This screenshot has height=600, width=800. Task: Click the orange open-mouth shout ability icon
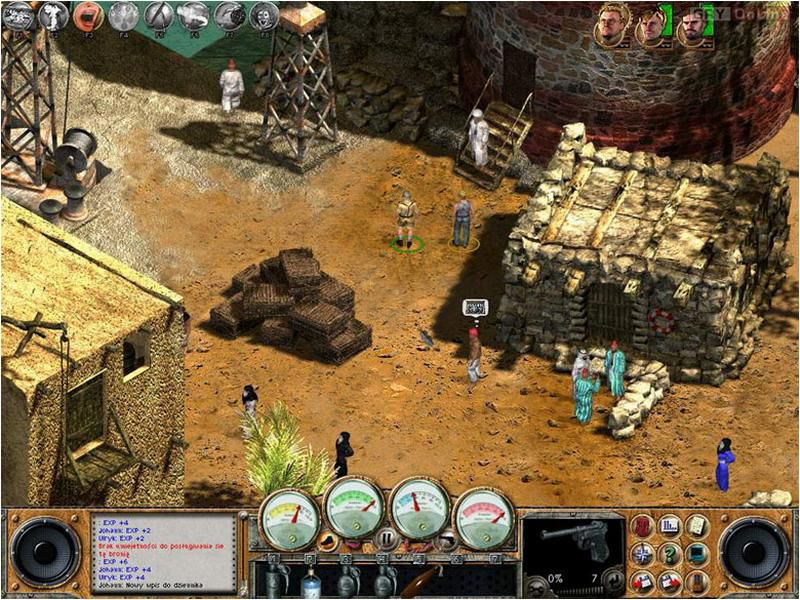click(x=88, y=15)
